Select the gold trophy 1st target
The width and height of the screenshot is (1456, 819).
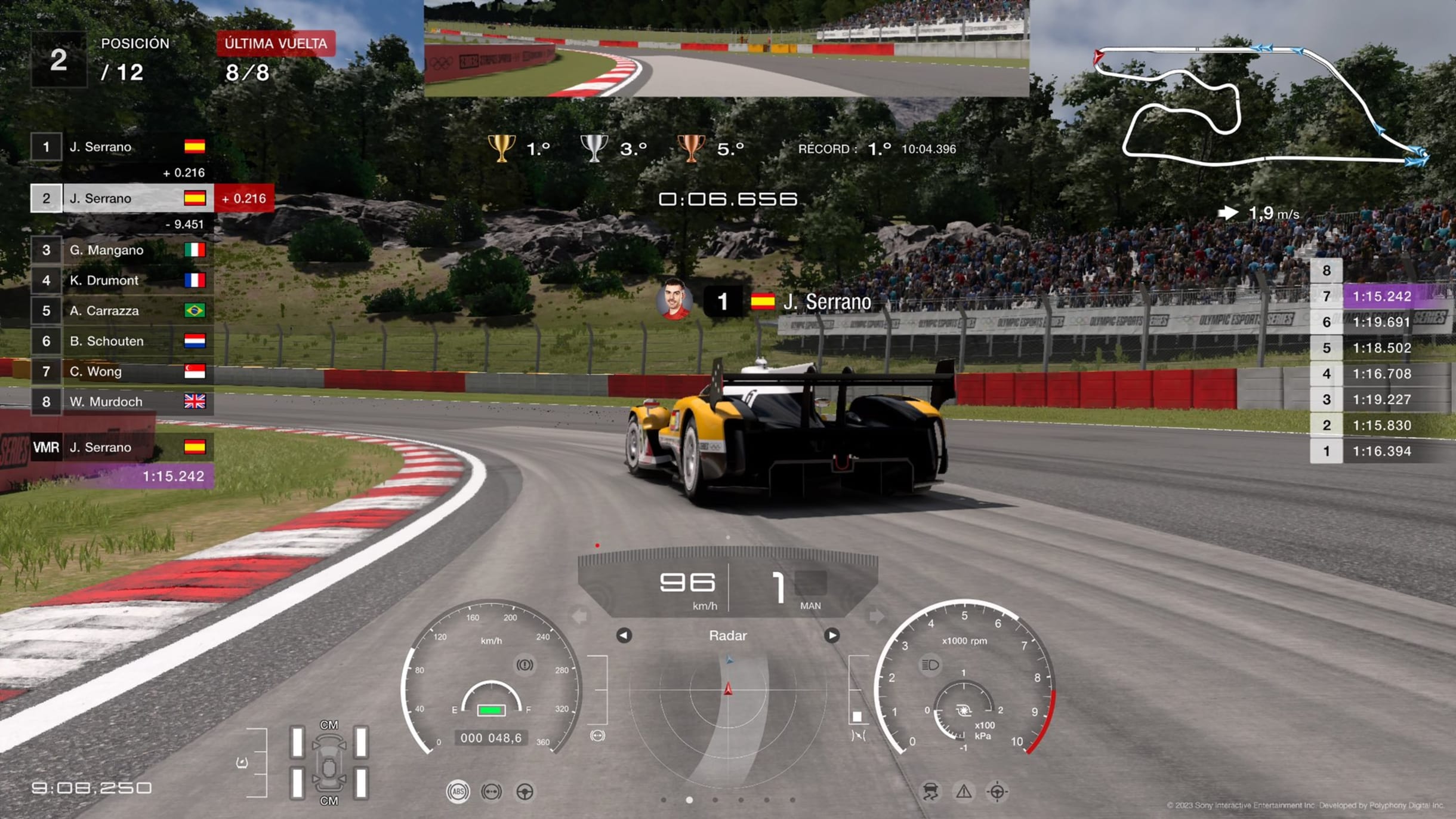[501, 148]
